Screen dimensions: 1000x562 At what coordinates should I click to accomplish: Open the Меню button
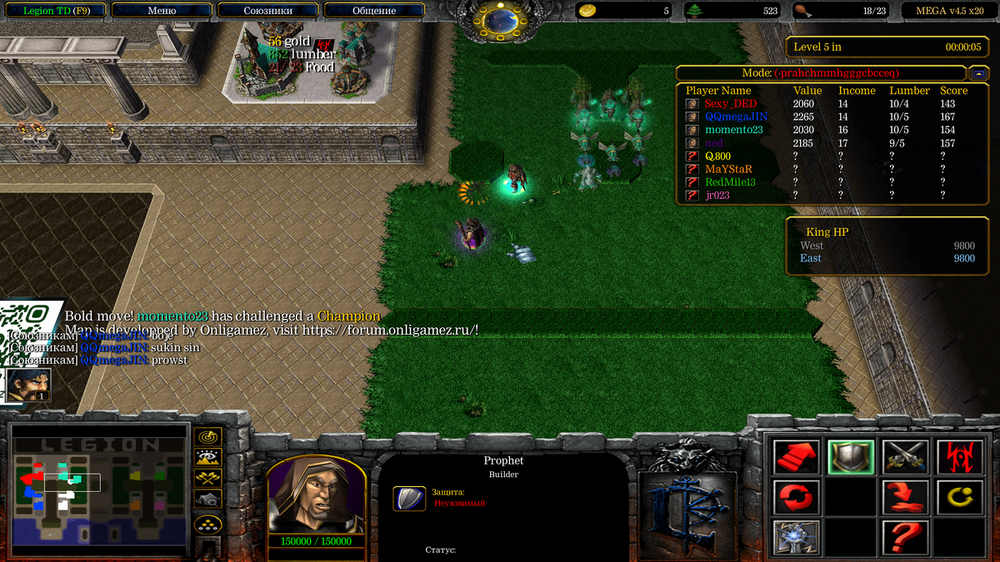161,10
